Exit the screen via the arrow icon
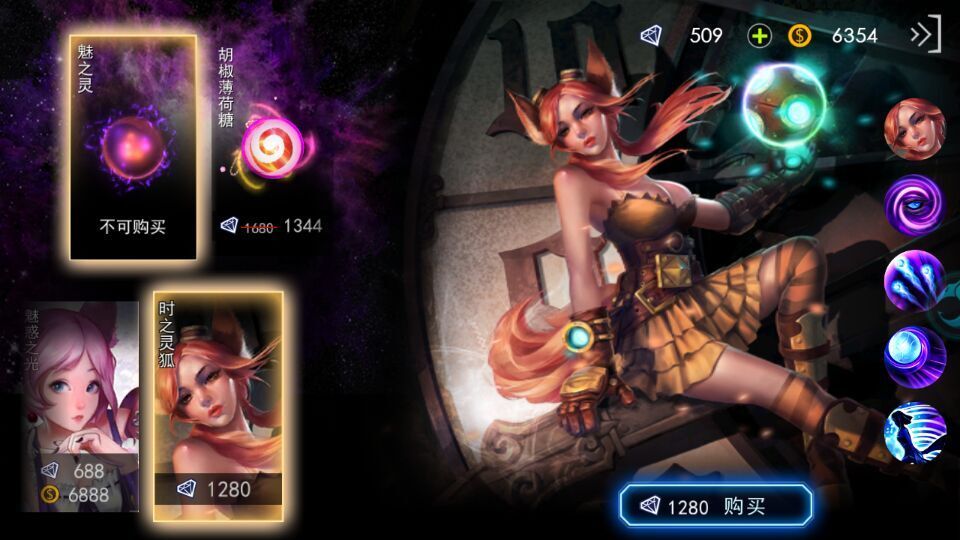 pyautogui.click(x=925, y=35)
